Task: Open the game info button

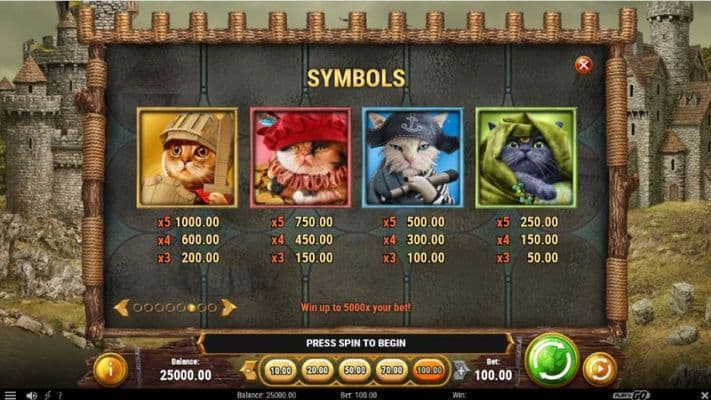Action: [110, 369]
